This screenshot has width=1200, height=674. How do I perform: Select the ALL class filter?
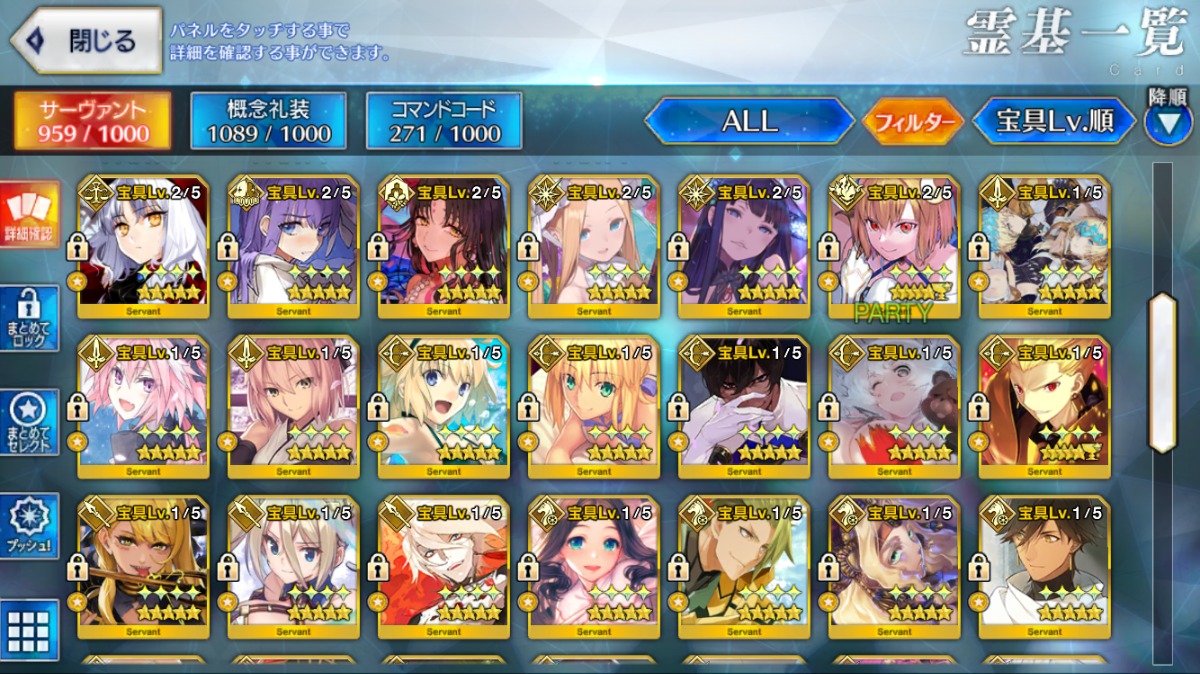(x=750, y=122)
